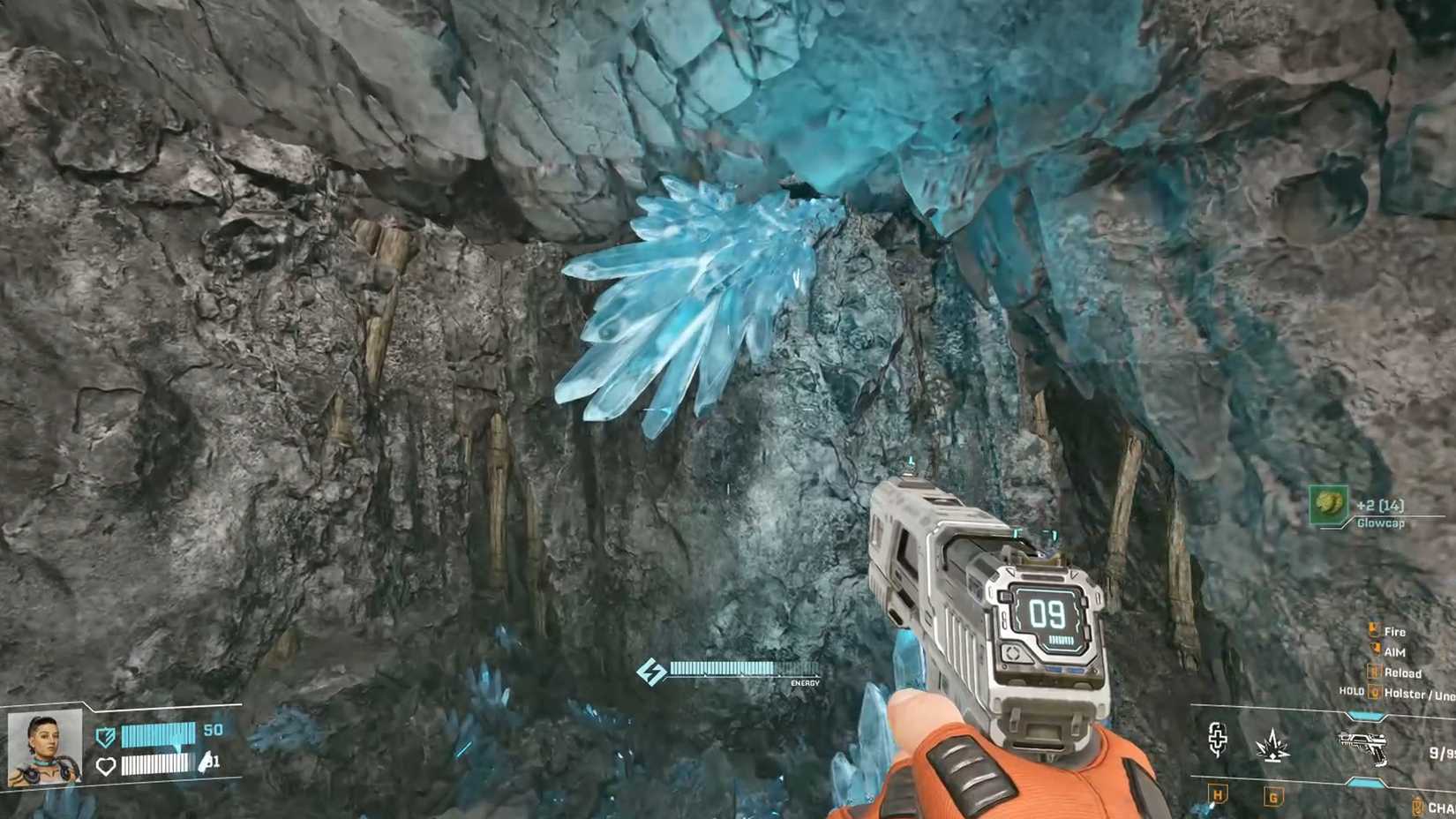Click the pistol weapon icon
The height and width of the screenshot is (819, 1456).
[1364, 747]
